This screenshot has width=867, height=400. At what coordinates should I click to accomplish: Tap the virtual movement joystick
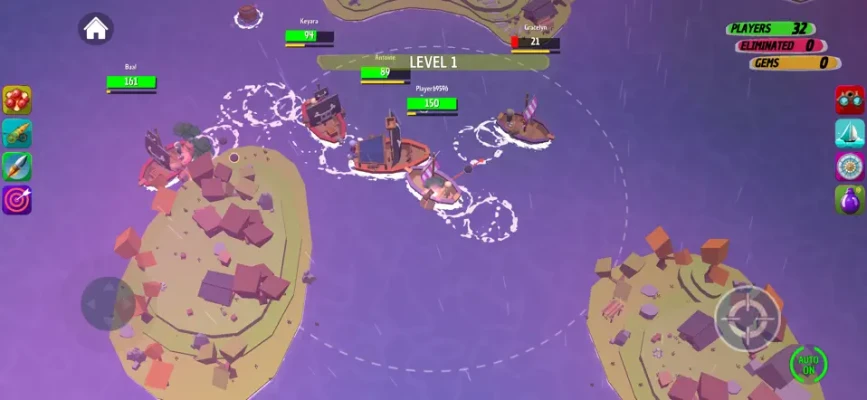[108, 303]
